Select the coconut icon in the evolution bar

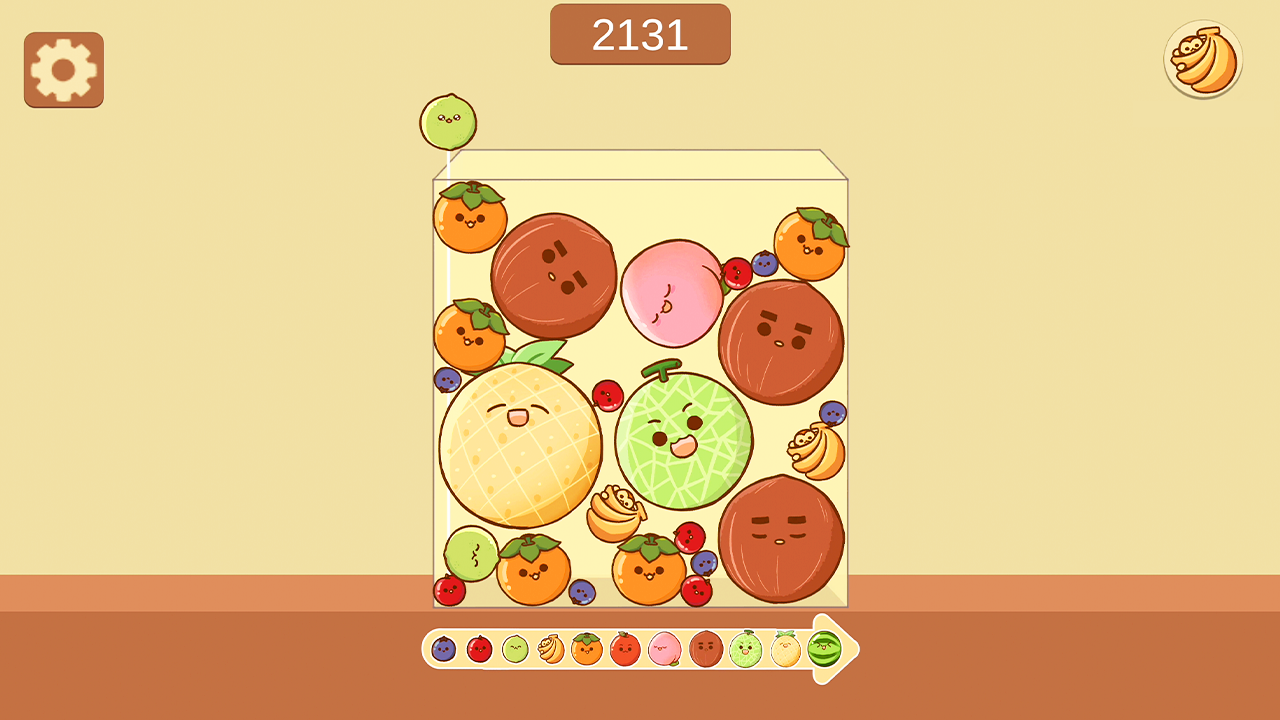pyautogui.click(x=705, y=650)
